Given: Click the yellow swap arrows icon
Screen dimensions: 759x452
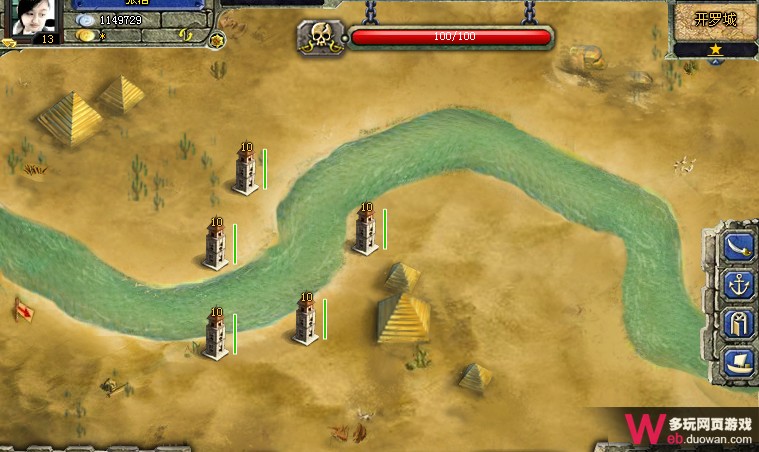Looking at the screenshot, I should pos(185,35).
